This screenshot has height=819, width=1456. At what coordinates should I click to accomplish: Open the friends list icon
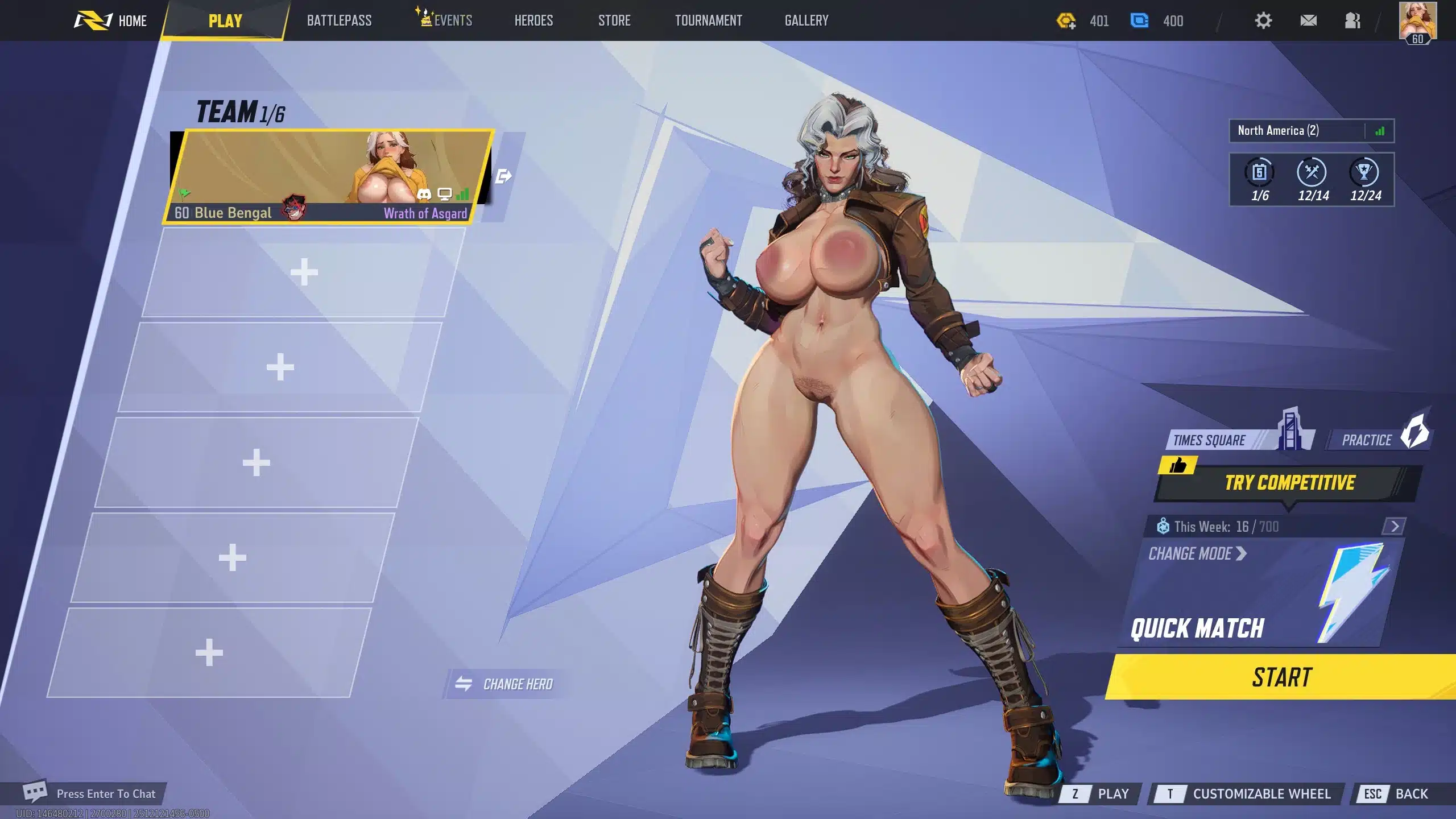(1352, 21)
